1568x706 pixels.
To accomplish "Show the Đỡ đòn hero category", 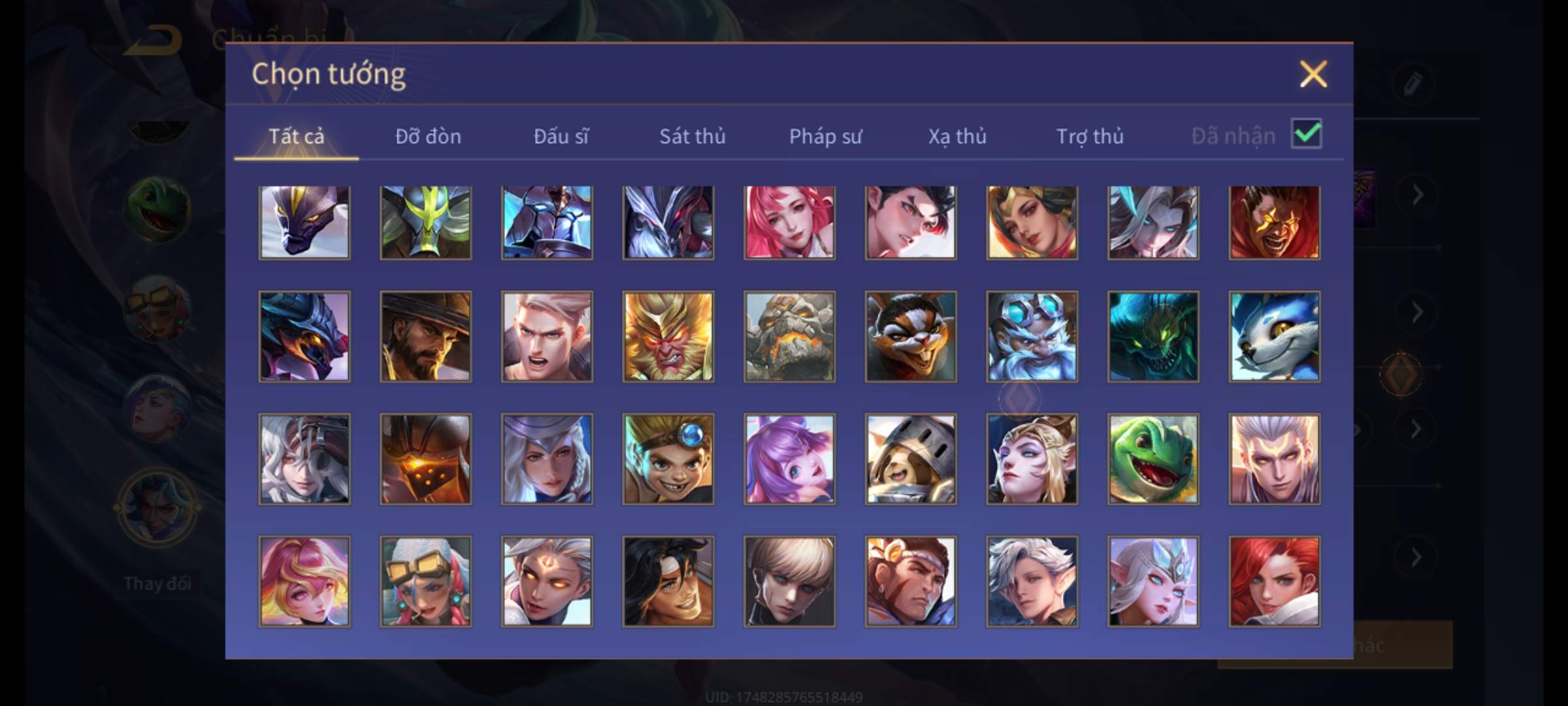I will pos(428,136).
